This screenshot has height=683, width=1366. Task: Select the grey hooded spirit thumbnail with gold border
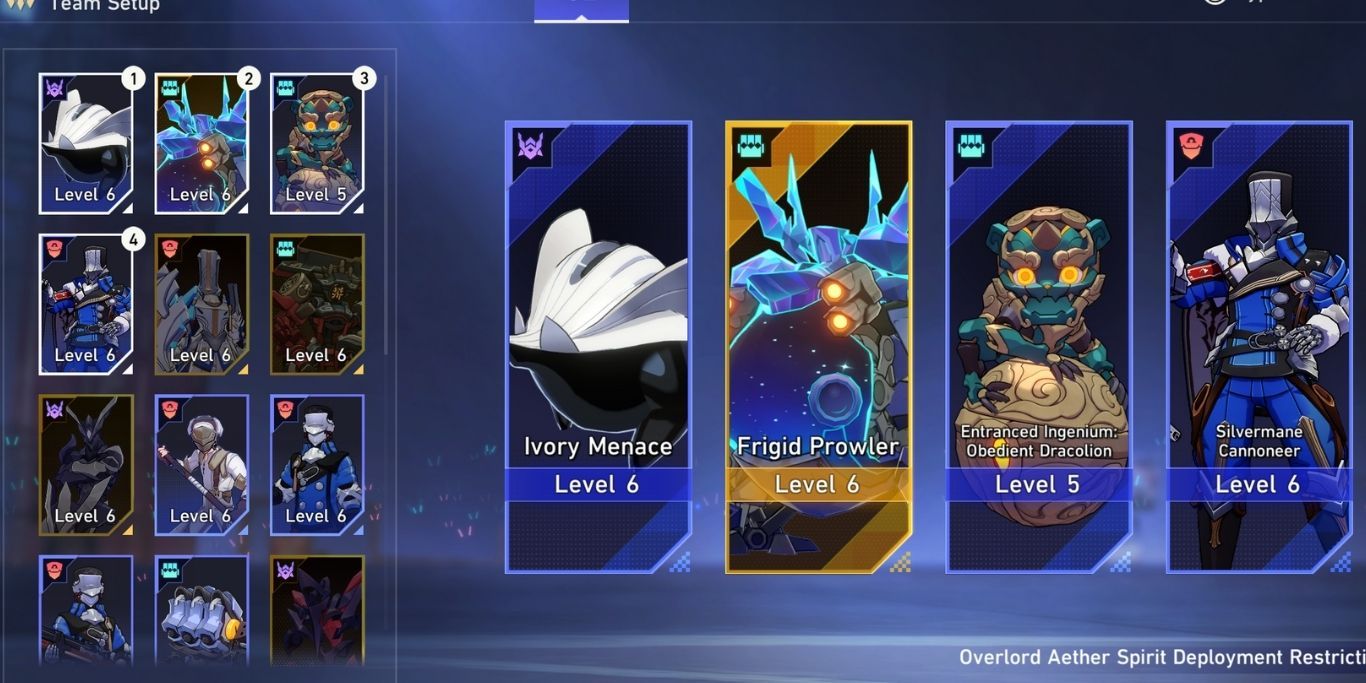(202, 304)
